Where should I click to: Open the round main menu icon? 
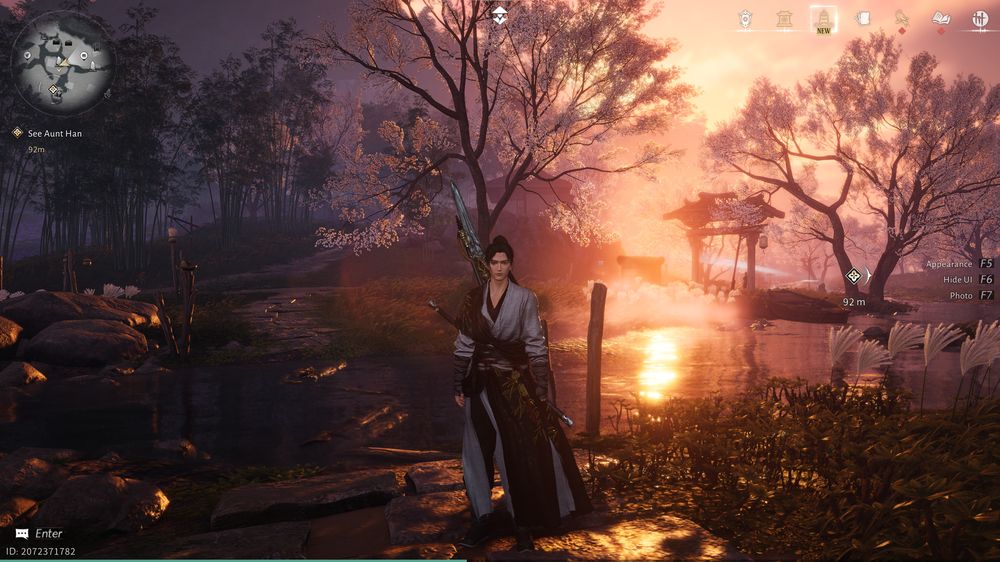(x=979, y=19)
